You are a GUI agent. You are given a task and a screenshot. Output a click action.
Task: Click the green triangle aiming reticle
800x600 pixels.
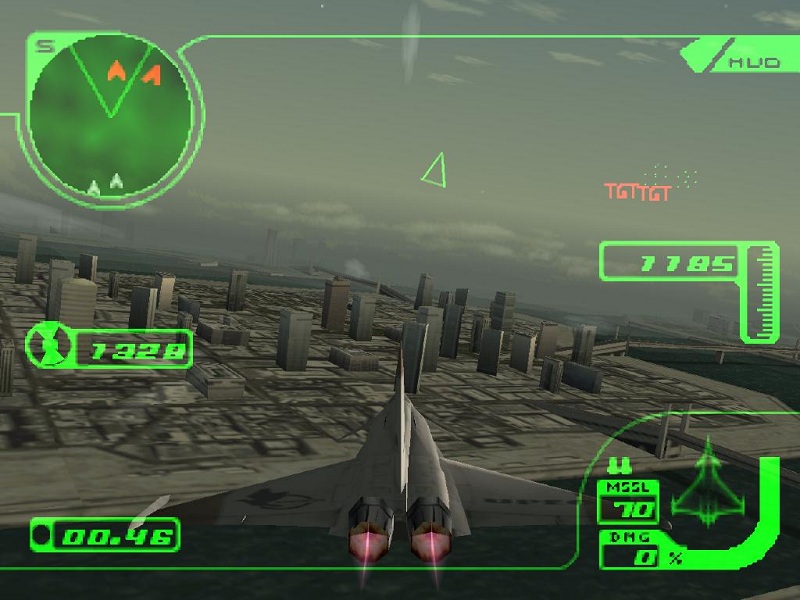[434, 171]
